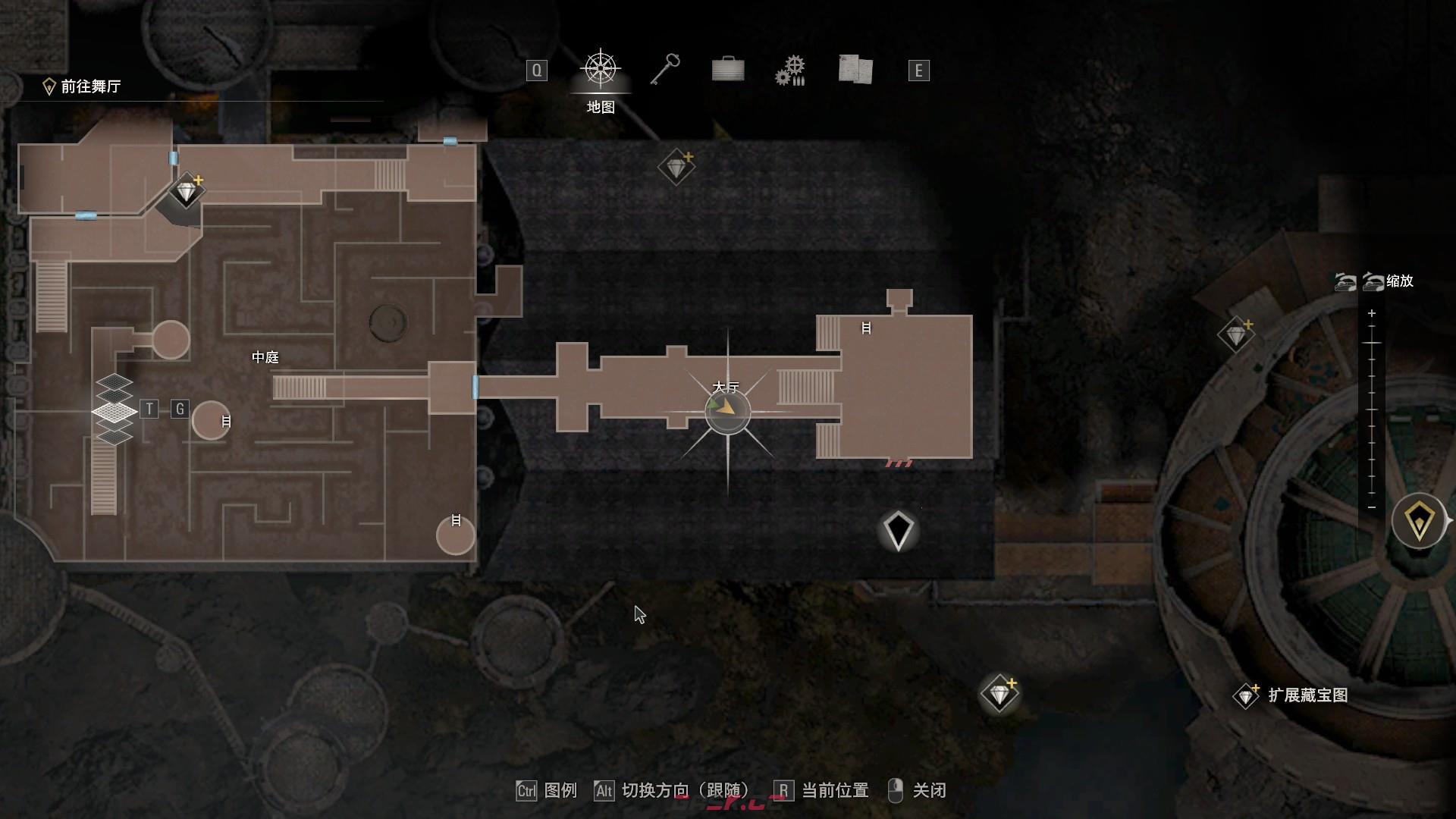This screenshot has height=819, width=1456.
Task: Click the treasure marker inside the courtyard building
Action: tap(186, 190)
